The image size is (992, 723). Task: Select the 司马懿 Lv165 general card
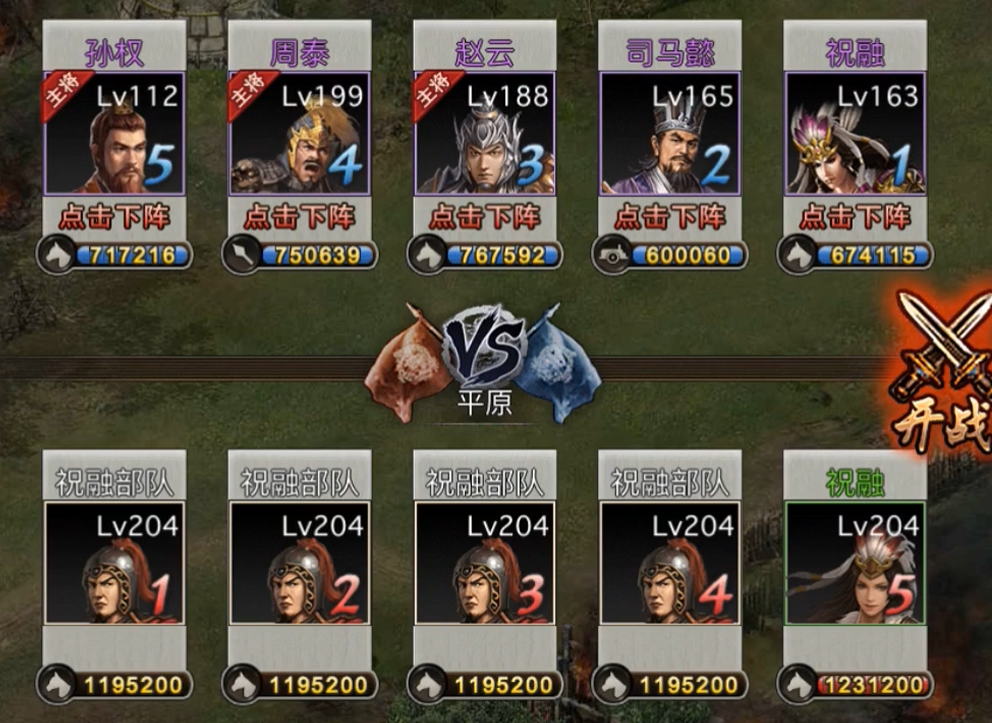670,133
